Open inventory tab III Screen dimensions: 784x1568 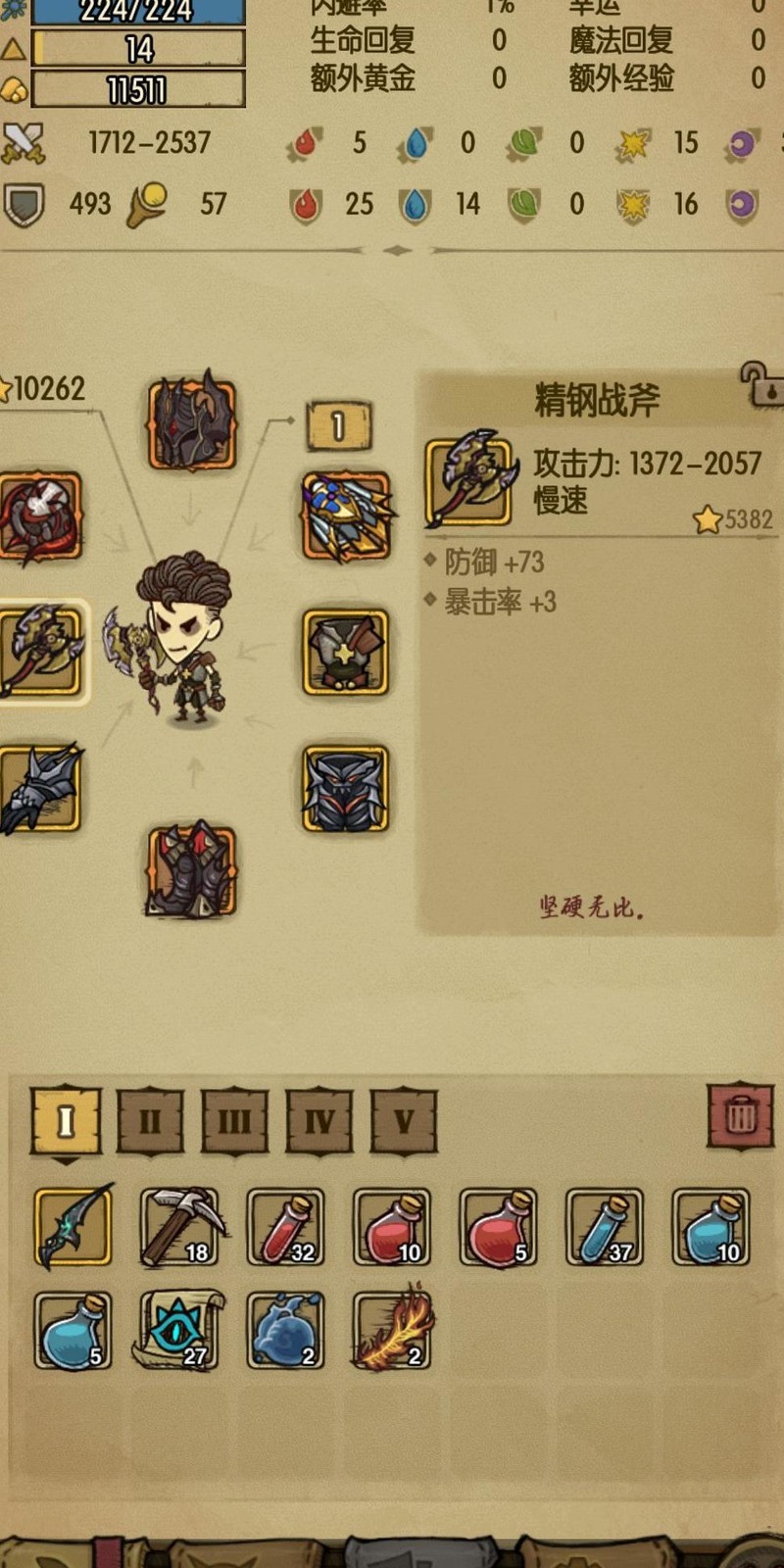(234, 1120)
